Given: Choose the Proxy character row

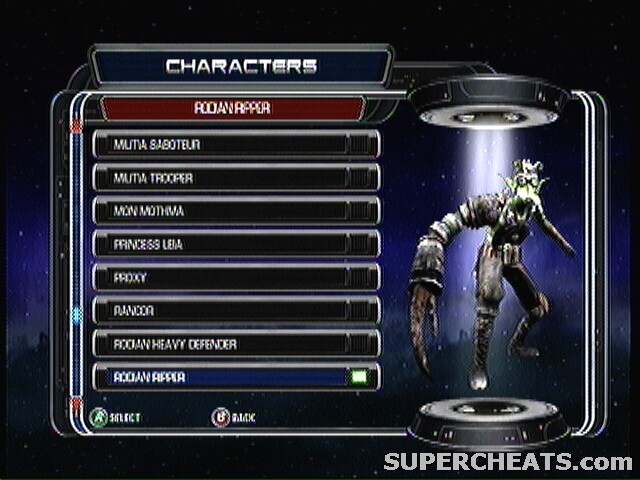Looking at the screenshot, I should click(x=236, y=277).
